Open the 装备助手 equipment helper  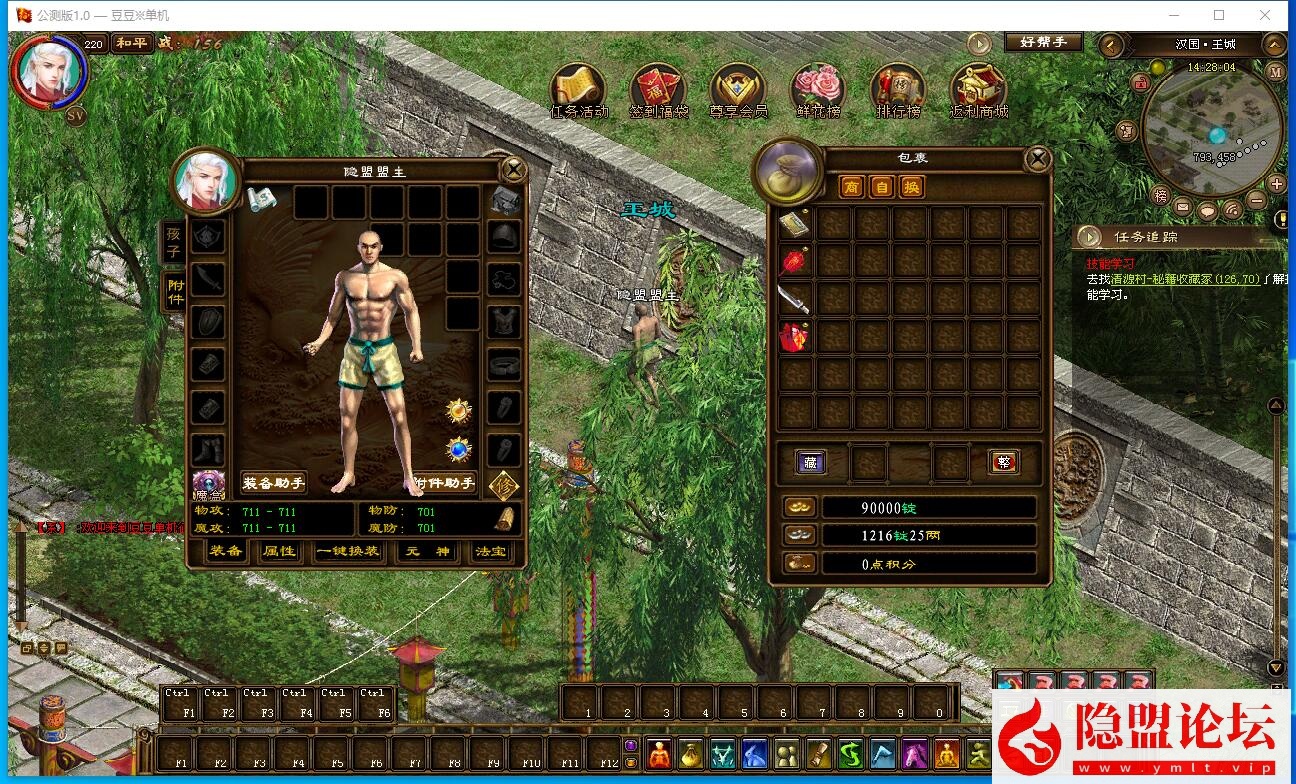[273, 483]
